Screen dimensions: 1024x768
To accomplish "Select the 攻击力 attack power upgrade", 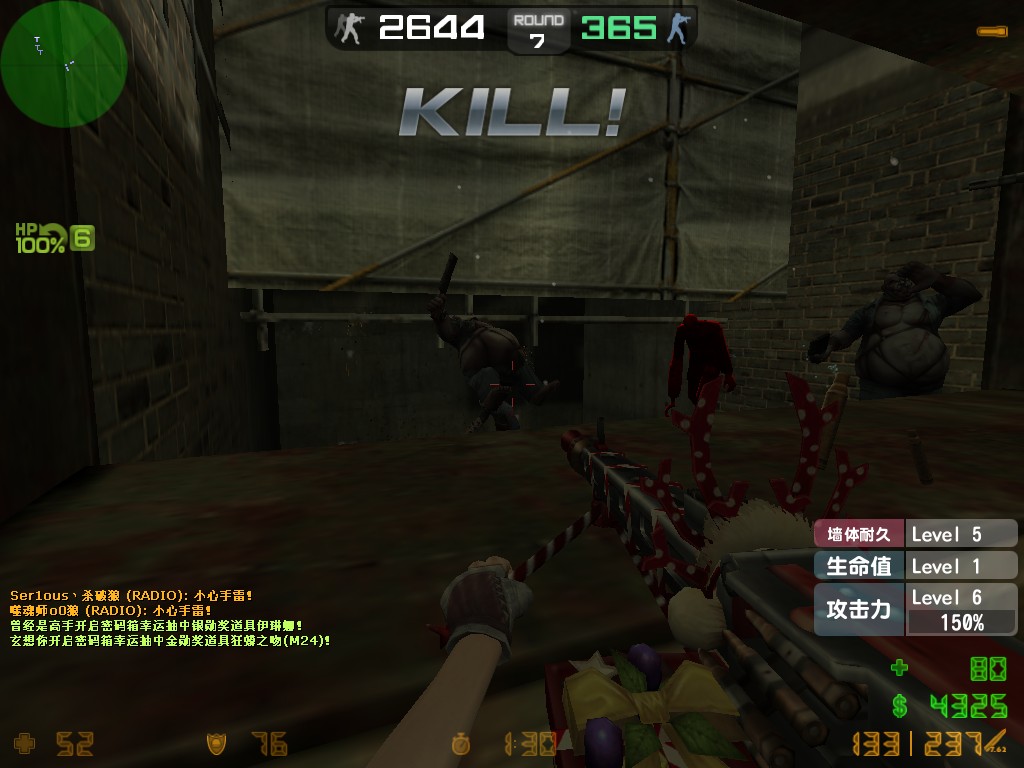I will 859,609.
